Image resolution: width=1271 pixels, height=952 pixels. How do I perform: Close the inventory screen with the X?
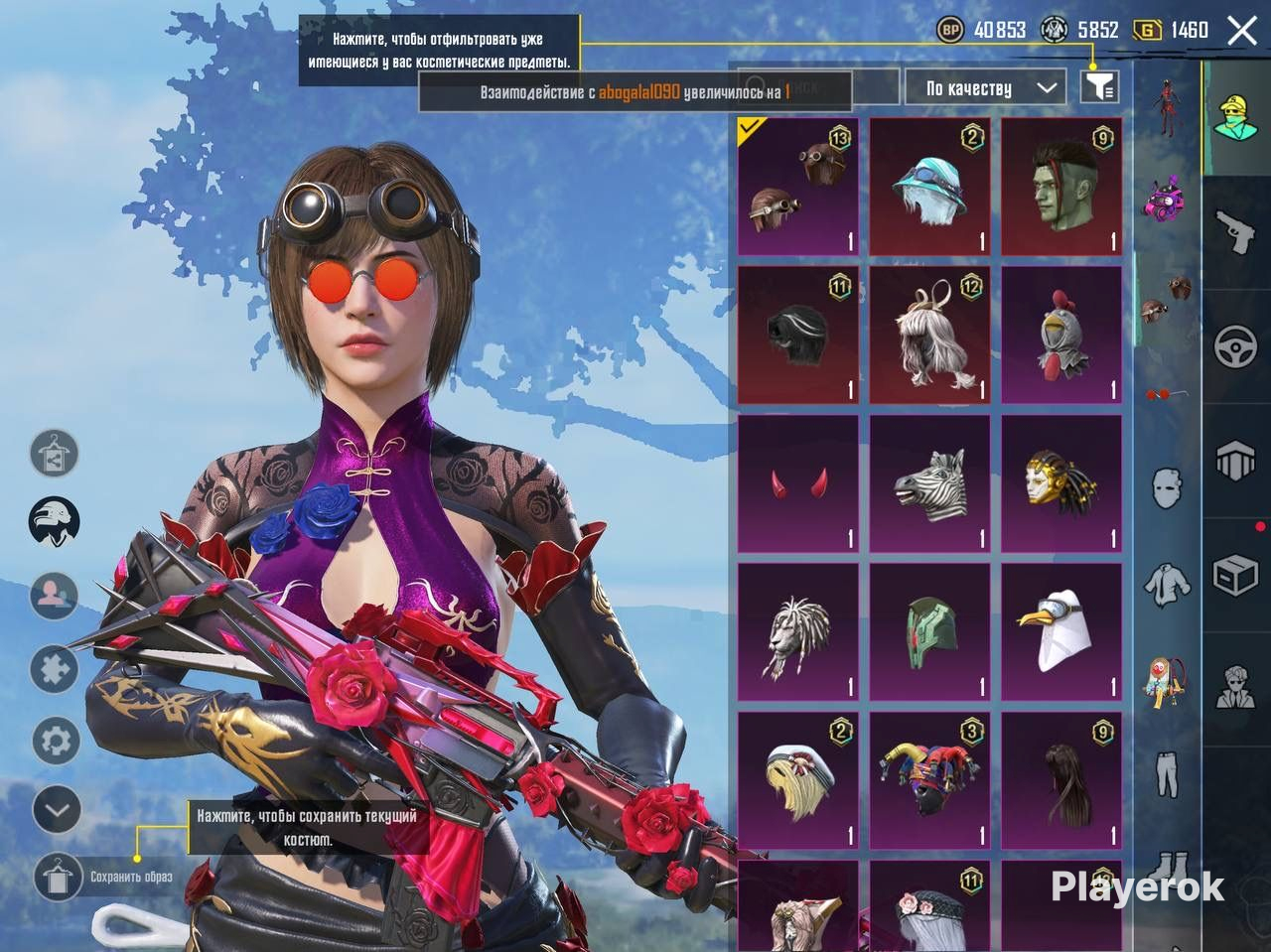tap(1242, 31)
